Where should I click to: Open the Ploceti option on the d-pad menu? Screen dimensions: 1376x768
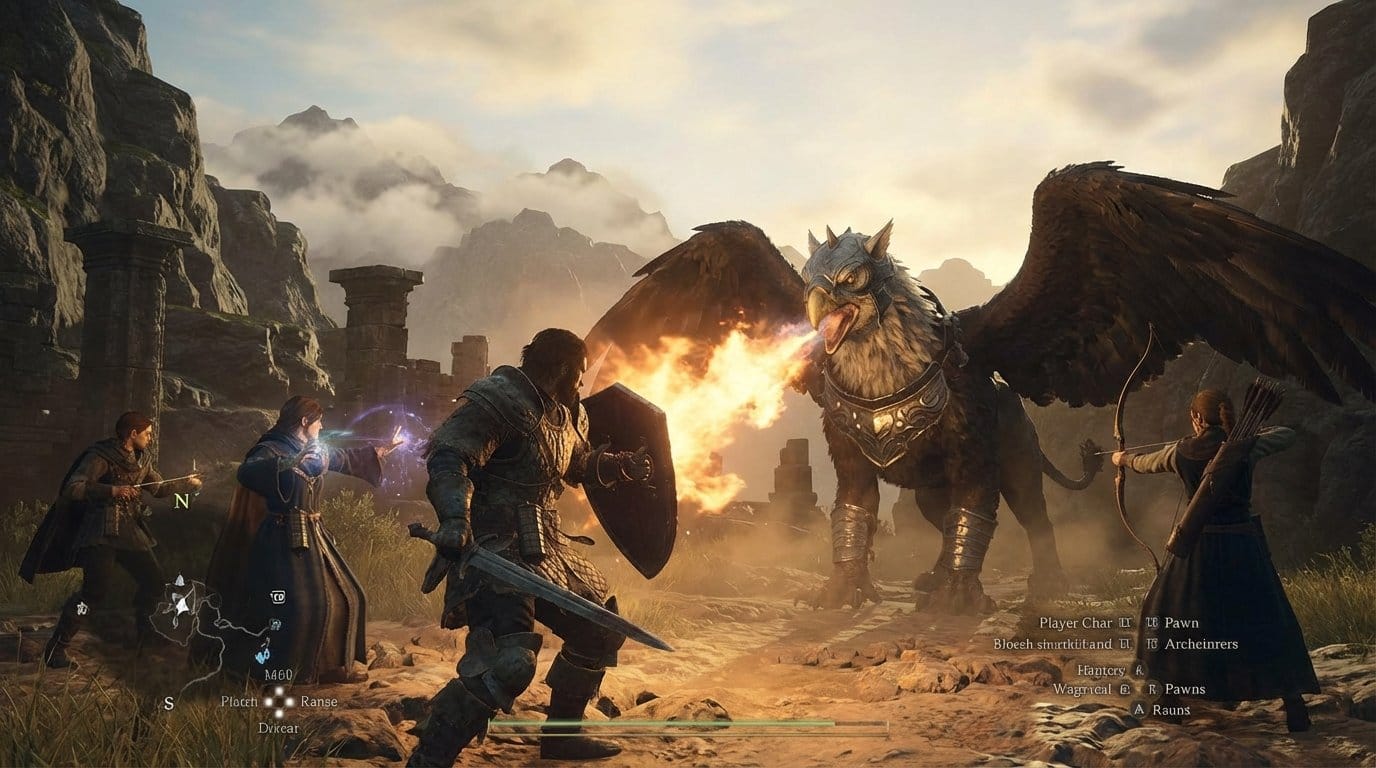pyautogui.click(x=239, y=701)
